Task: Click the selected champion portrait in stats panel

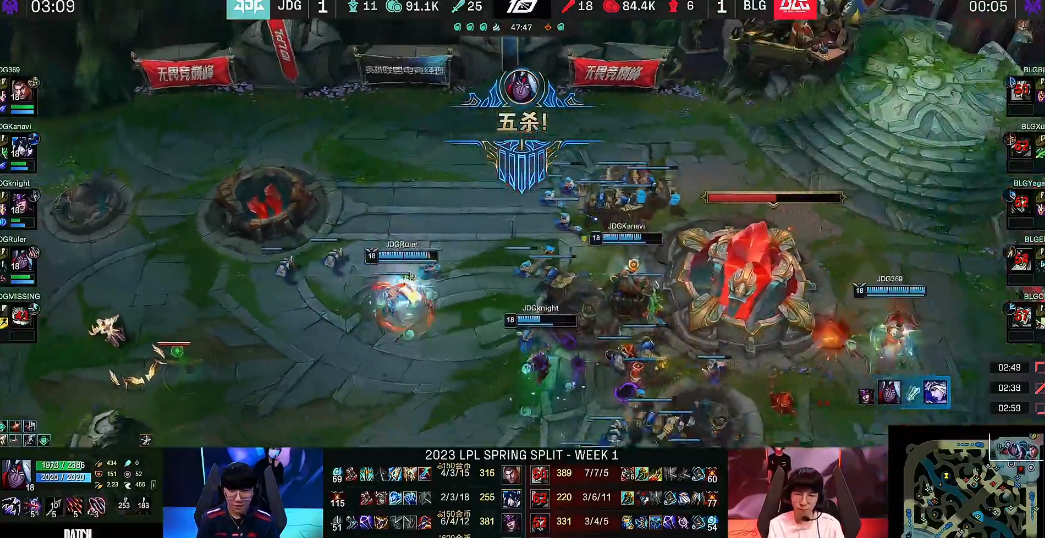Action: (x=17, y=474)
